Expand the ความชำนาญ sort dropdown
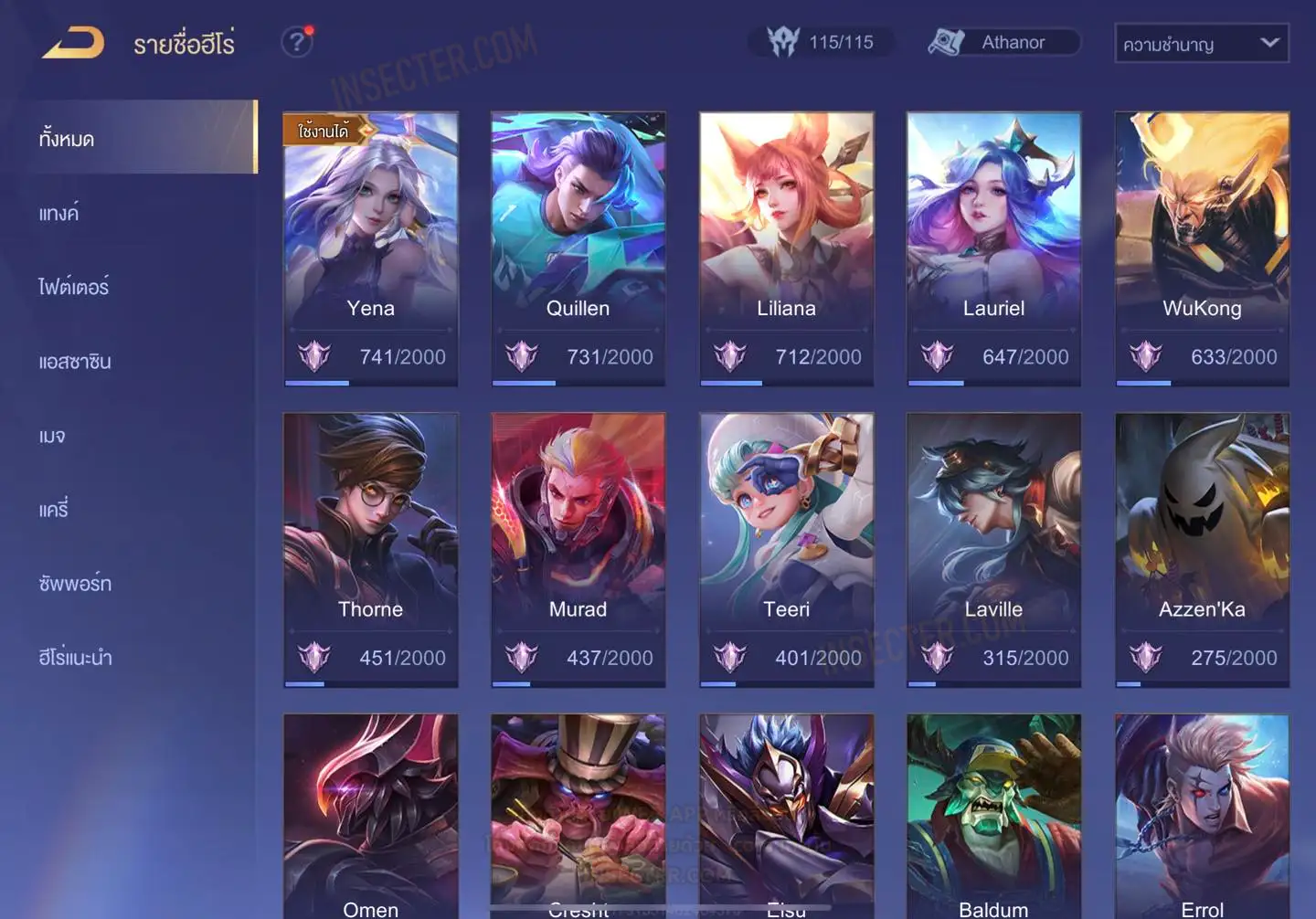The width and height of the screenshot is (1316, 919). pyautogui.click(x=1201, y=44)
